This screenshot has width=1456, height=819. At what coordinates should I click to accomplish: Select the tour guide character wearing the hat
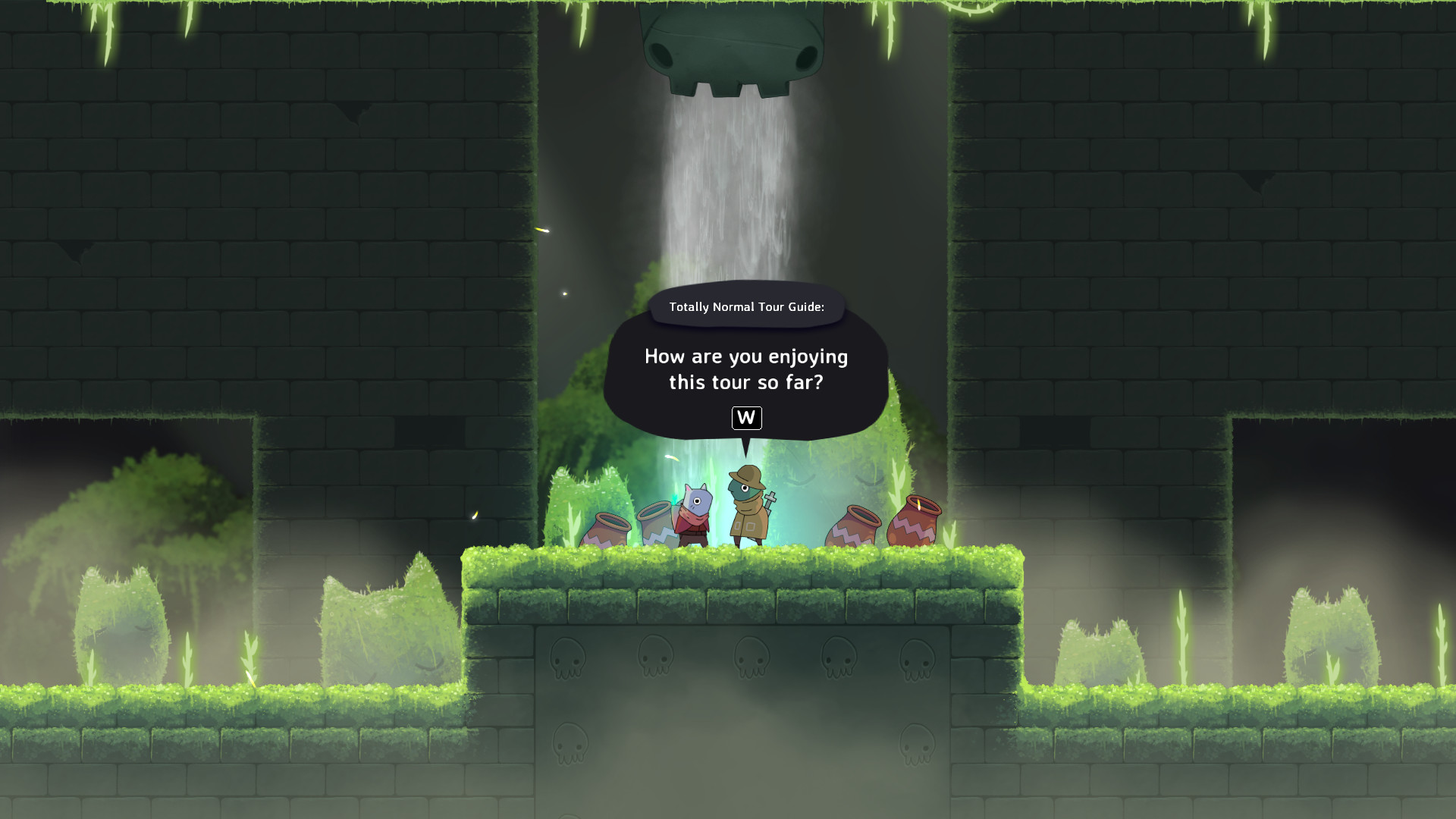tap(745, 508)
